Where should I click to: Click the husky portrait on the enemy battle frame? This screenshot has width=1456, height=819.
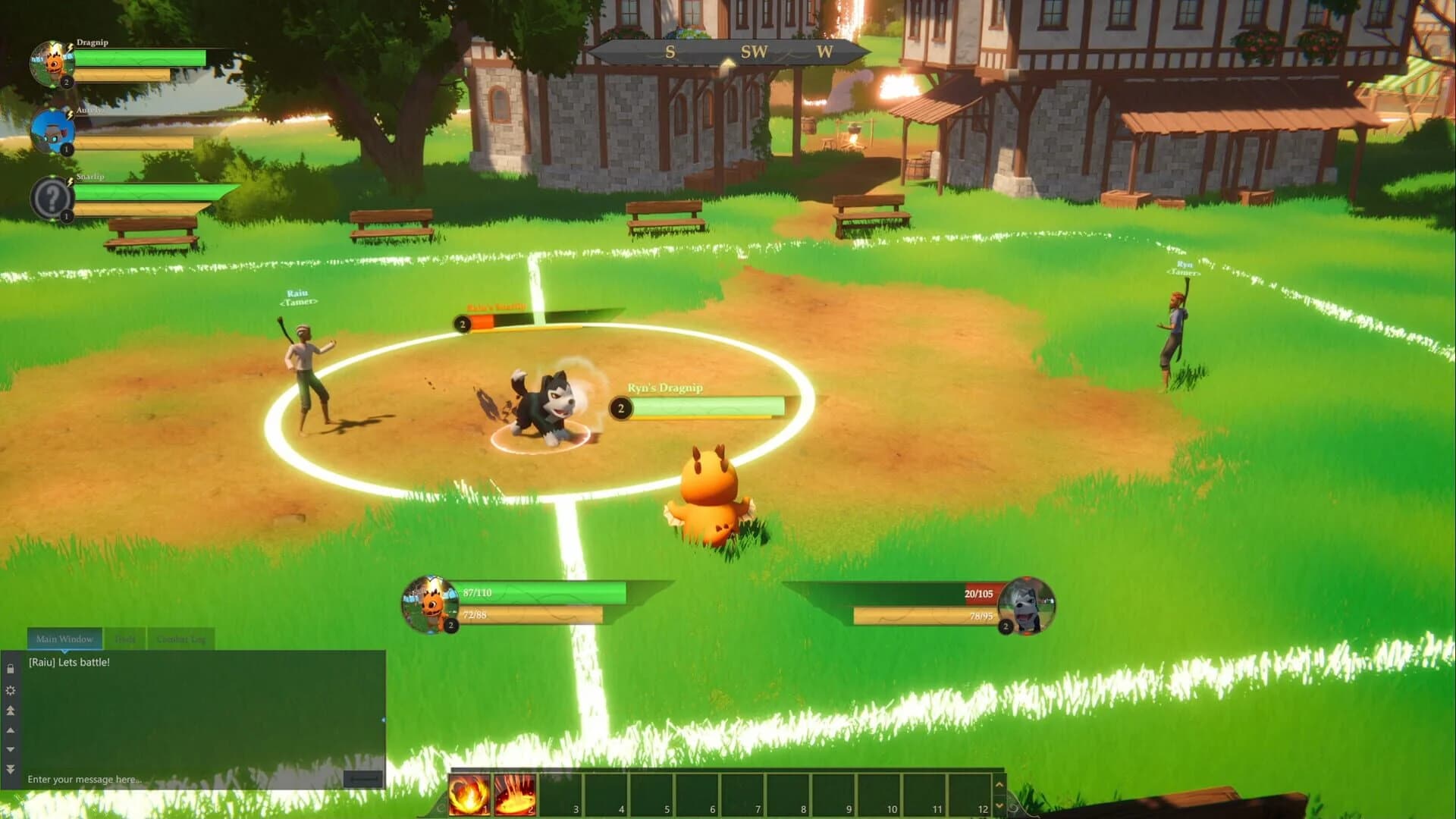(x=1026, y=607)
